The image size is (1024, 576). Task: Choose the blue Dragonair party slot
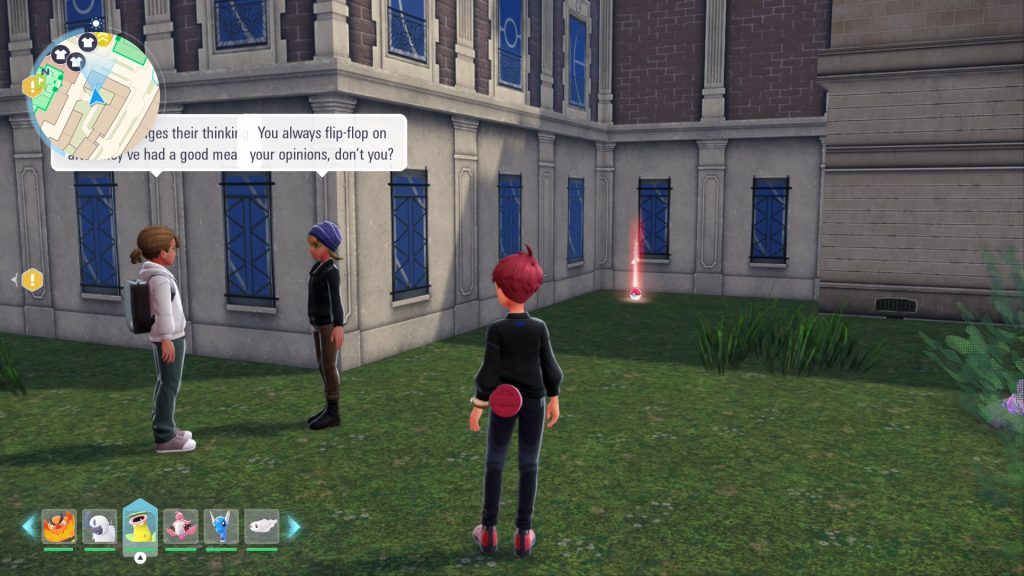(221, 526)
